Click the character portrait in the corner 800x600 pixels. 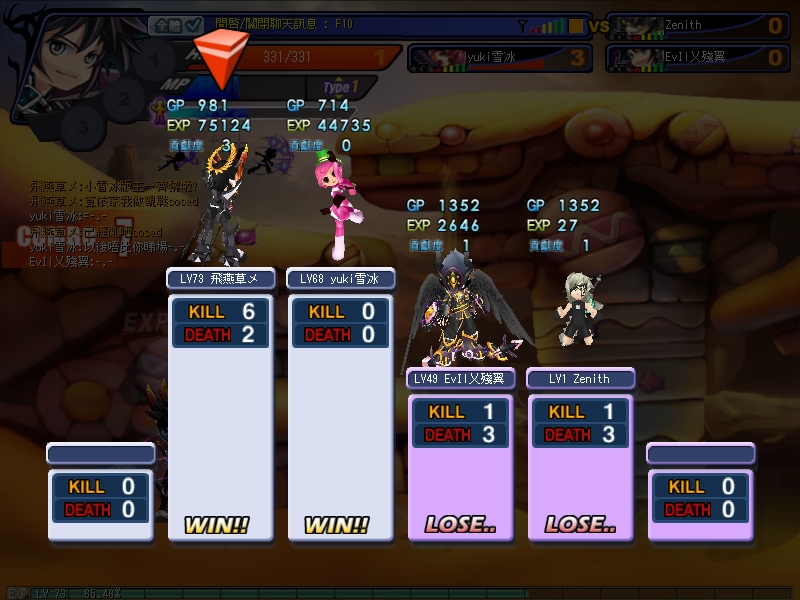(65, 50)
